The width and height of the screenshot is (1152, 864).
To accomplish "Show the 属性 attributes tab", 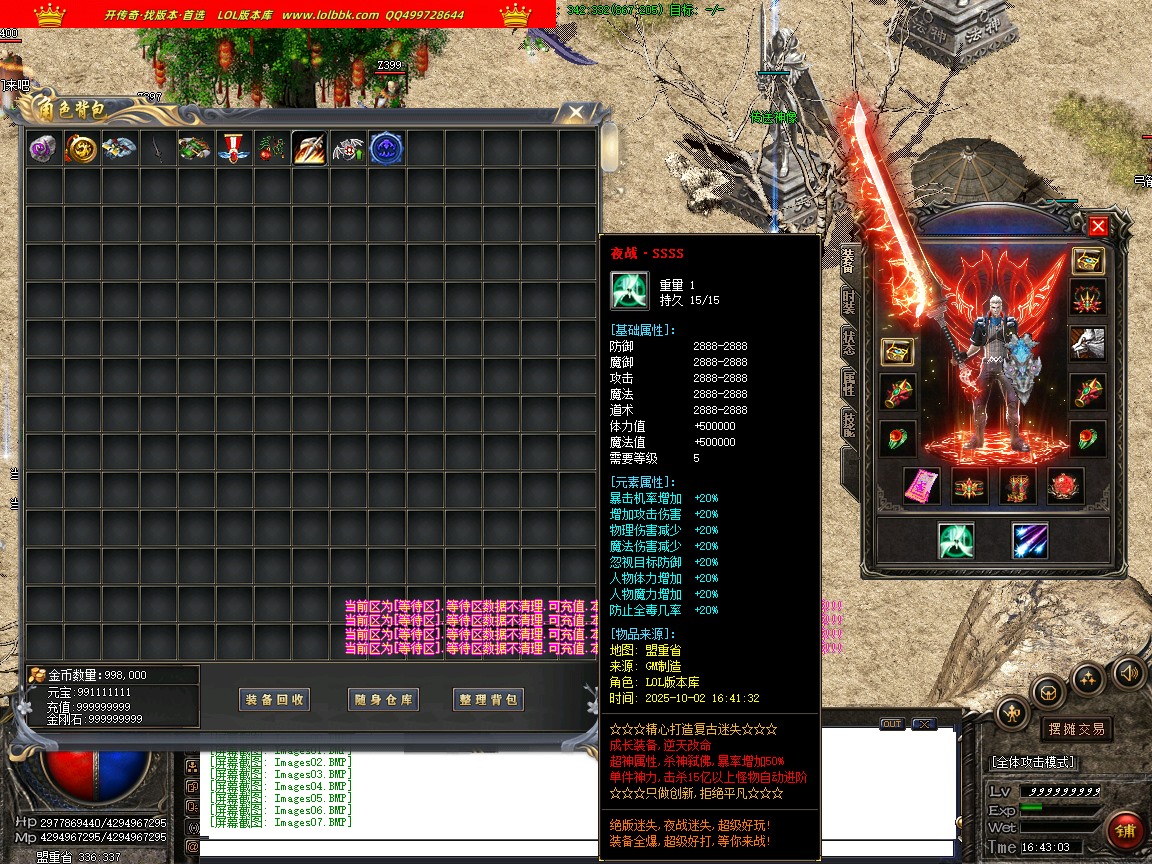I will 848,383.
